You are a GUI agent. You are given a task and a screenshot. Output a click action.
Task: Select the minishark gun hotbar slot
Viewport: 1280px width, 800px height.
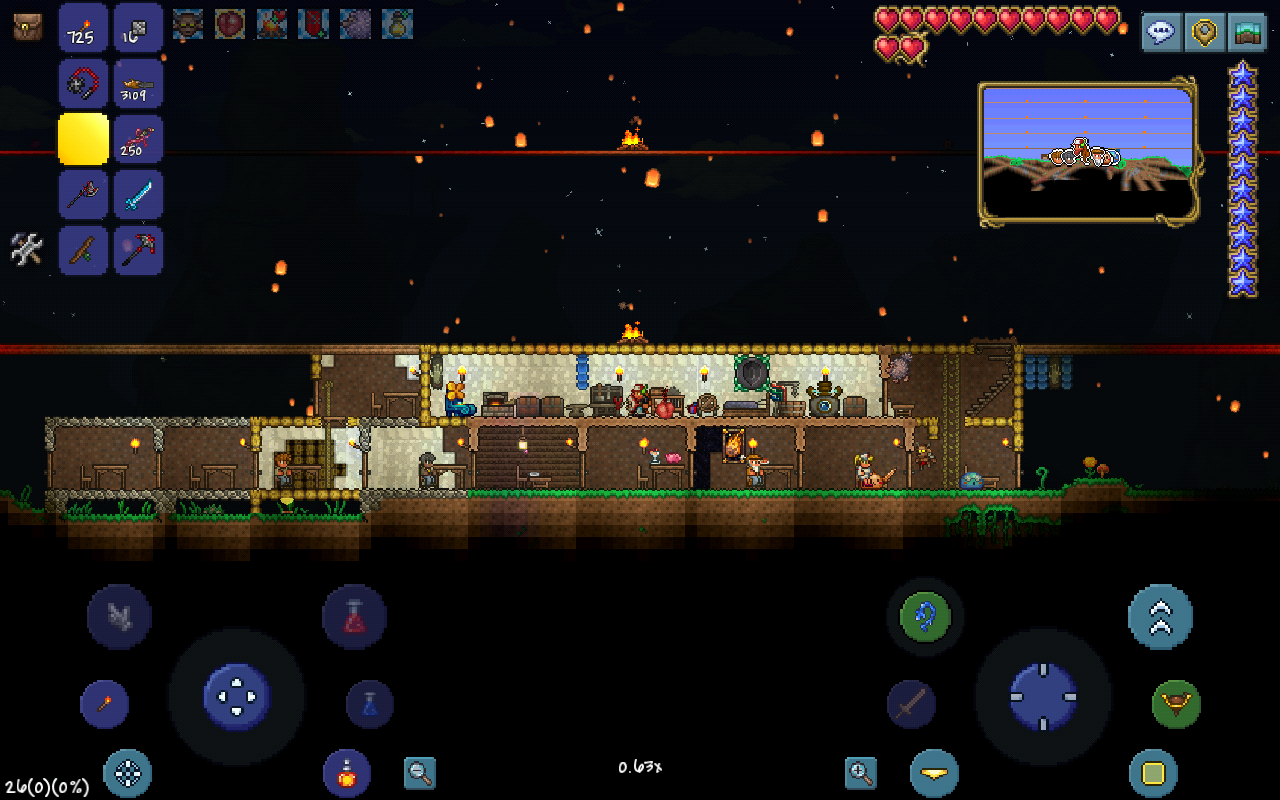tap(138, 84)
